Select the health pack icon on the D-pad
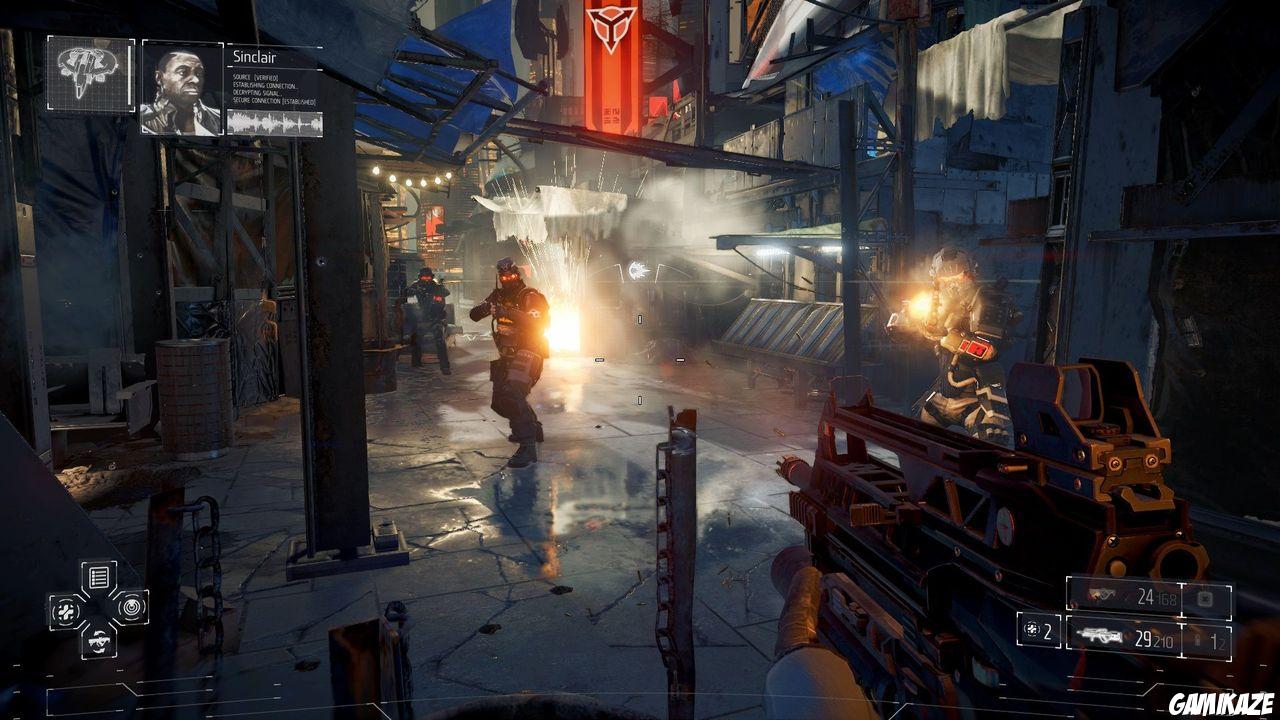Screen dimensions: 1280x720 pyautogui.click(x=66, y=610)
